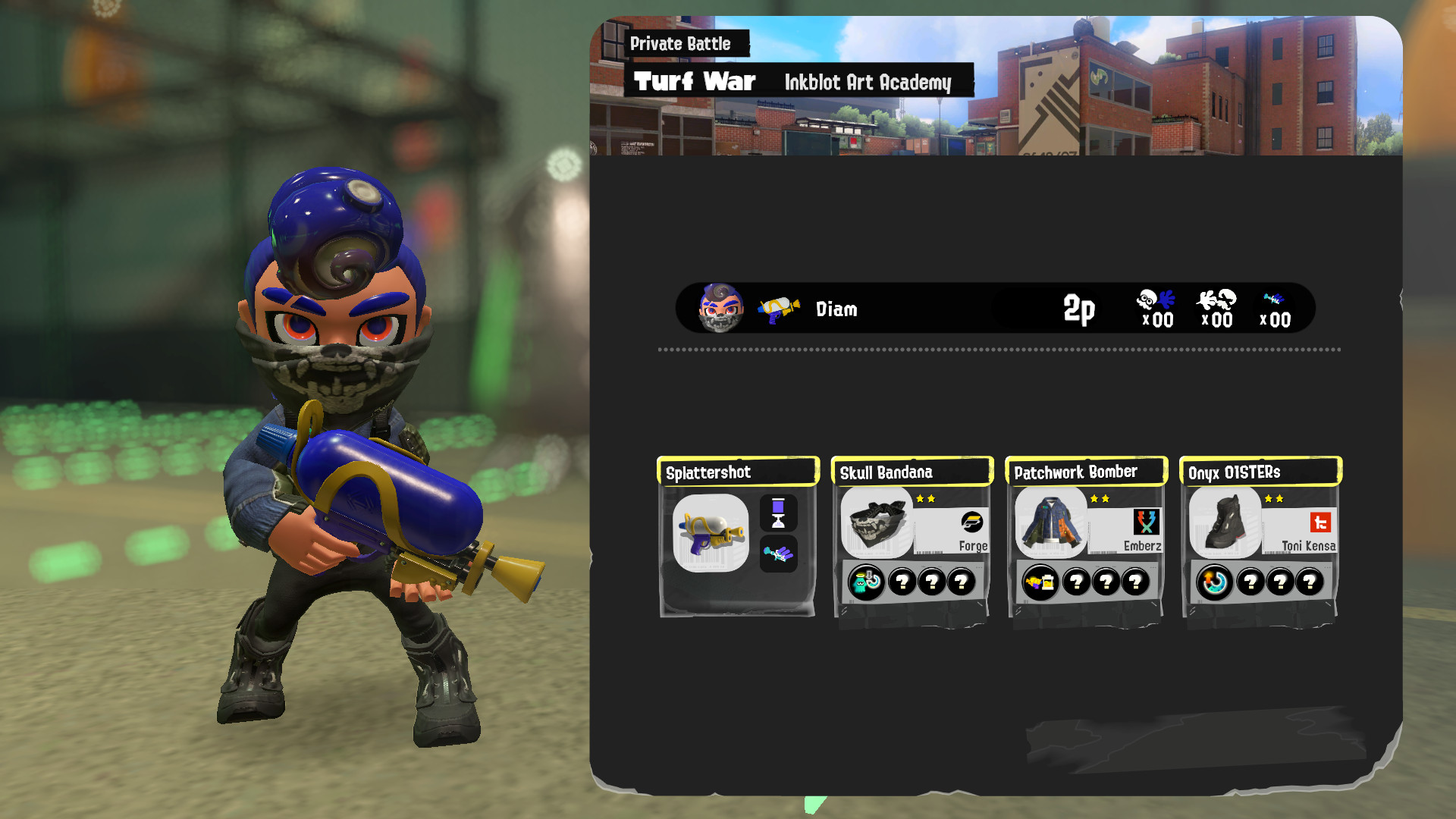
Task: Select the Quick Super Jump ability on Onyx OISTERs
Action: click(x=1212, y=582)
